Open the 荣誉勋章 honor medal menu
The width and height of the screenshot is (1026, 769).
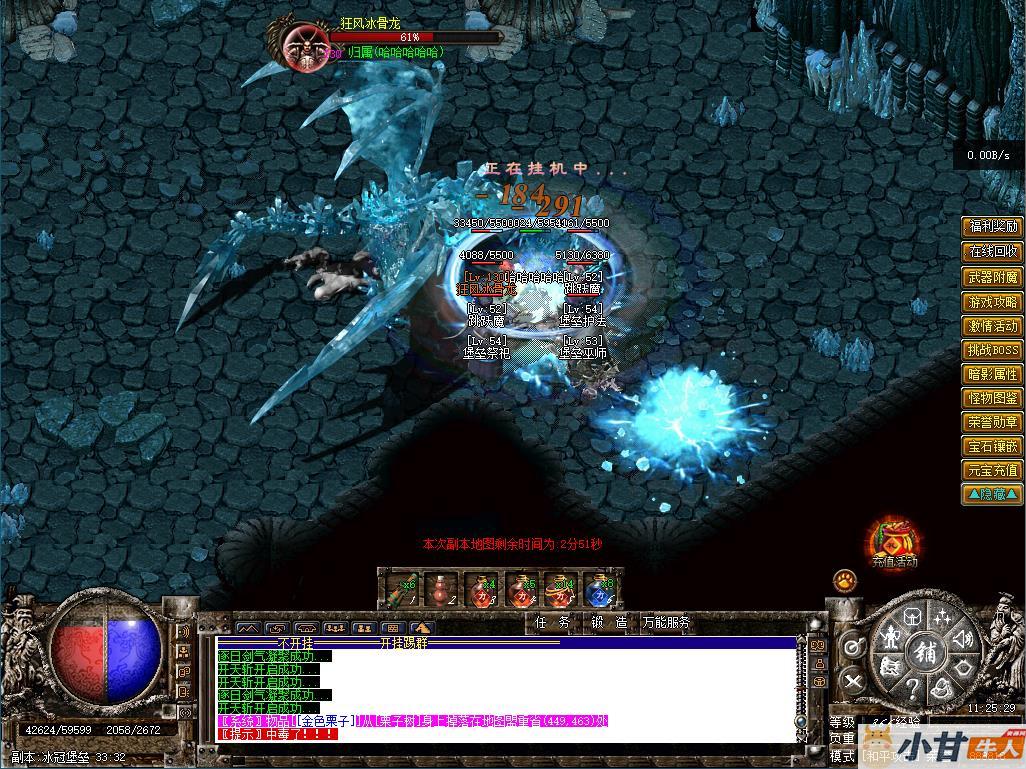[992, 422]
